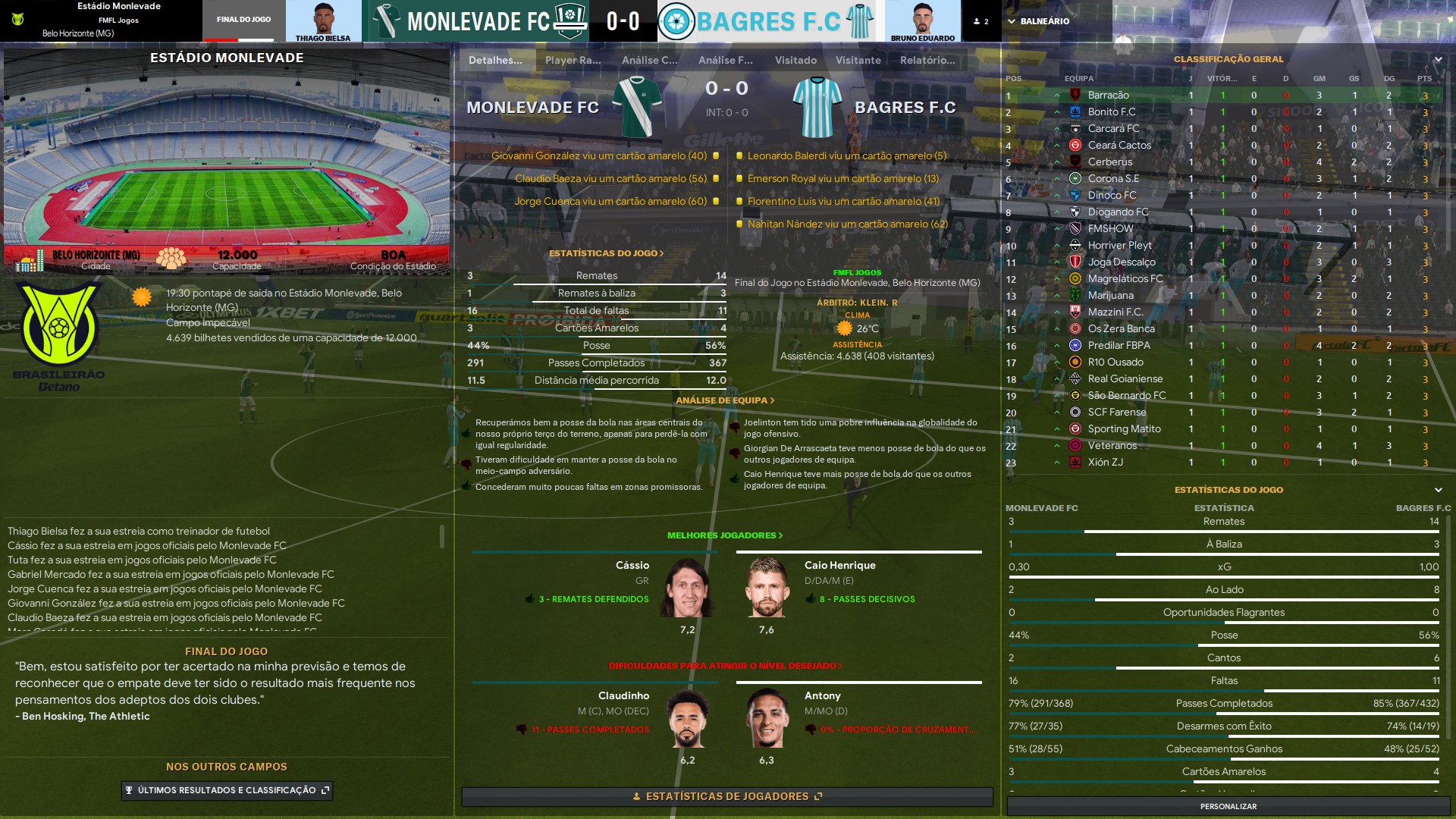Open the Relatório tab

point(927,60)
